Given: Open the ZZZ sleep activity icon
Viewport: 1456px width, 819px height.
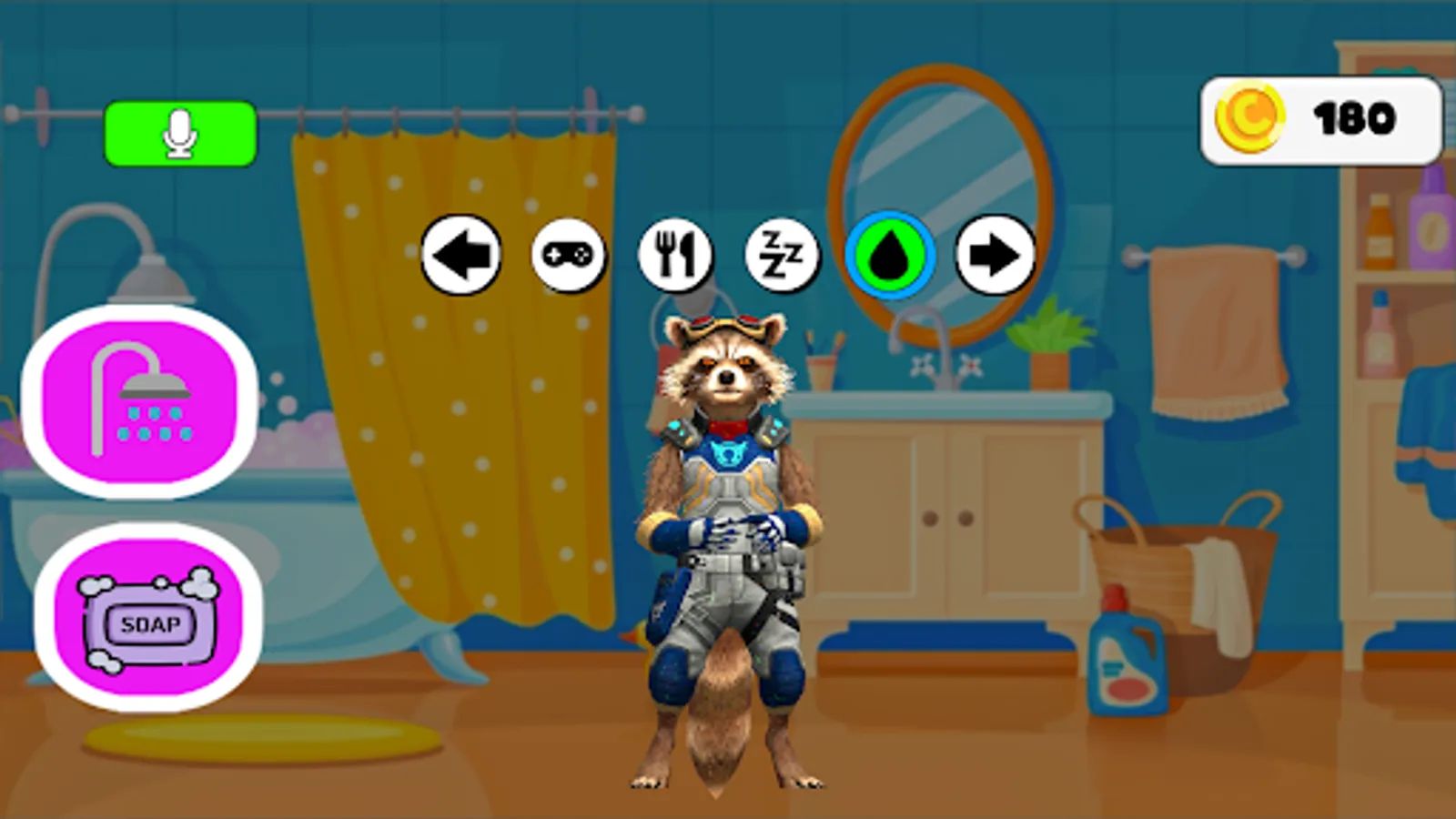Looking at the screenshot, I should (x=781, y=256).
